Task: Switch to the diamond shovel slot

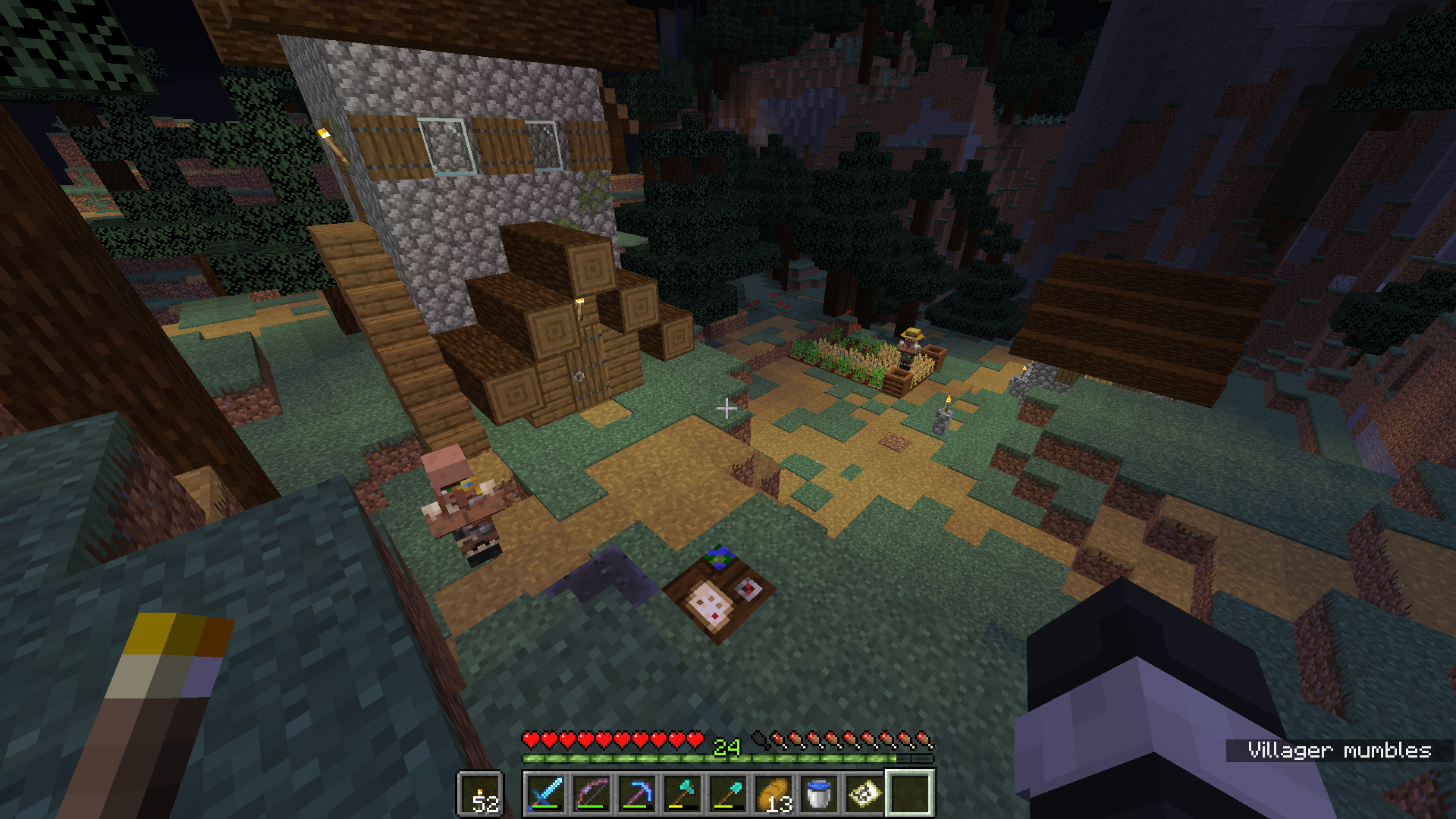Action: (728, 794)
